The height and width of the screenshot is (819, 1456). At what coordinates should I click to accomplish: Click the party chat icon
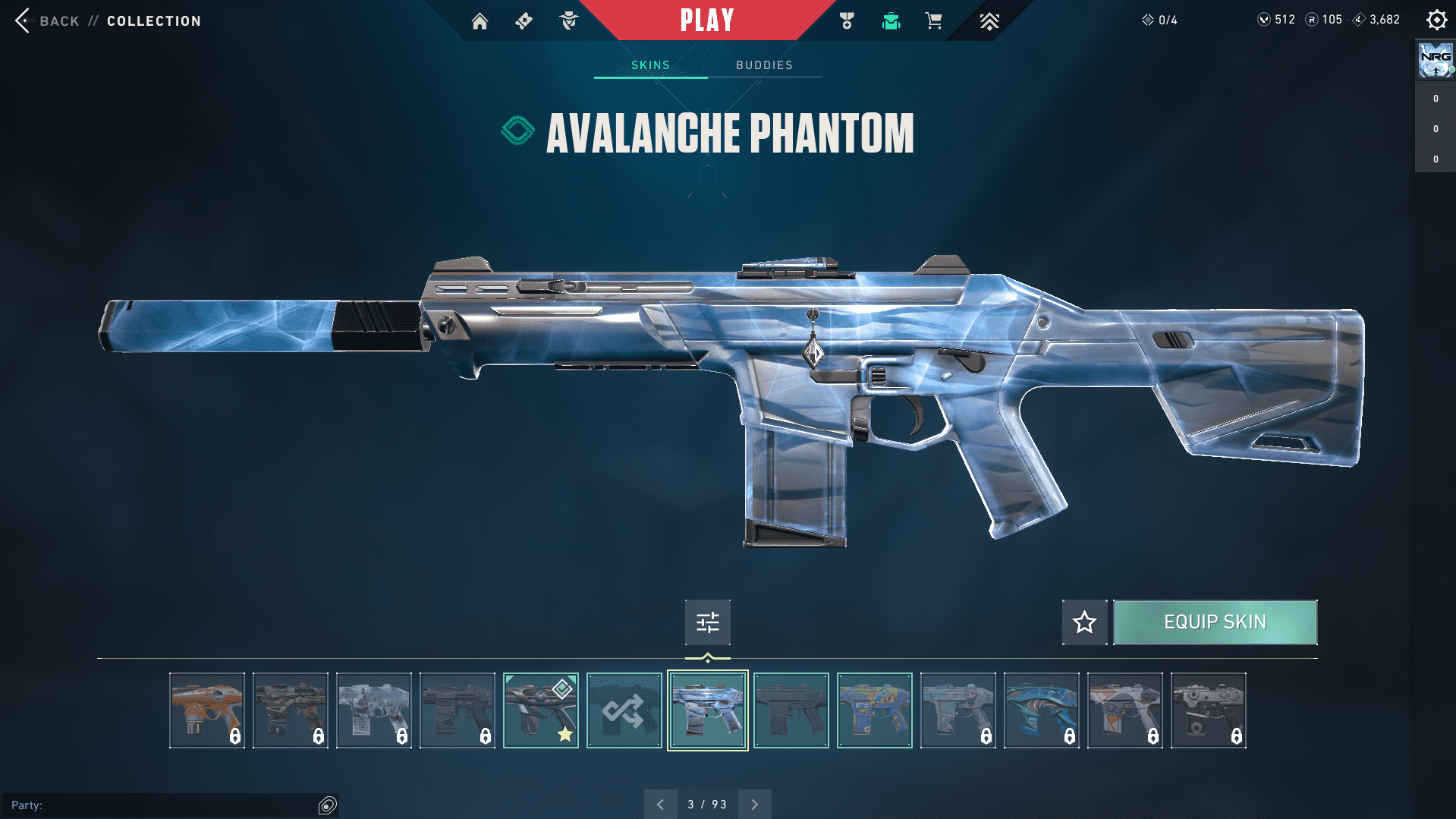point(327,805)
